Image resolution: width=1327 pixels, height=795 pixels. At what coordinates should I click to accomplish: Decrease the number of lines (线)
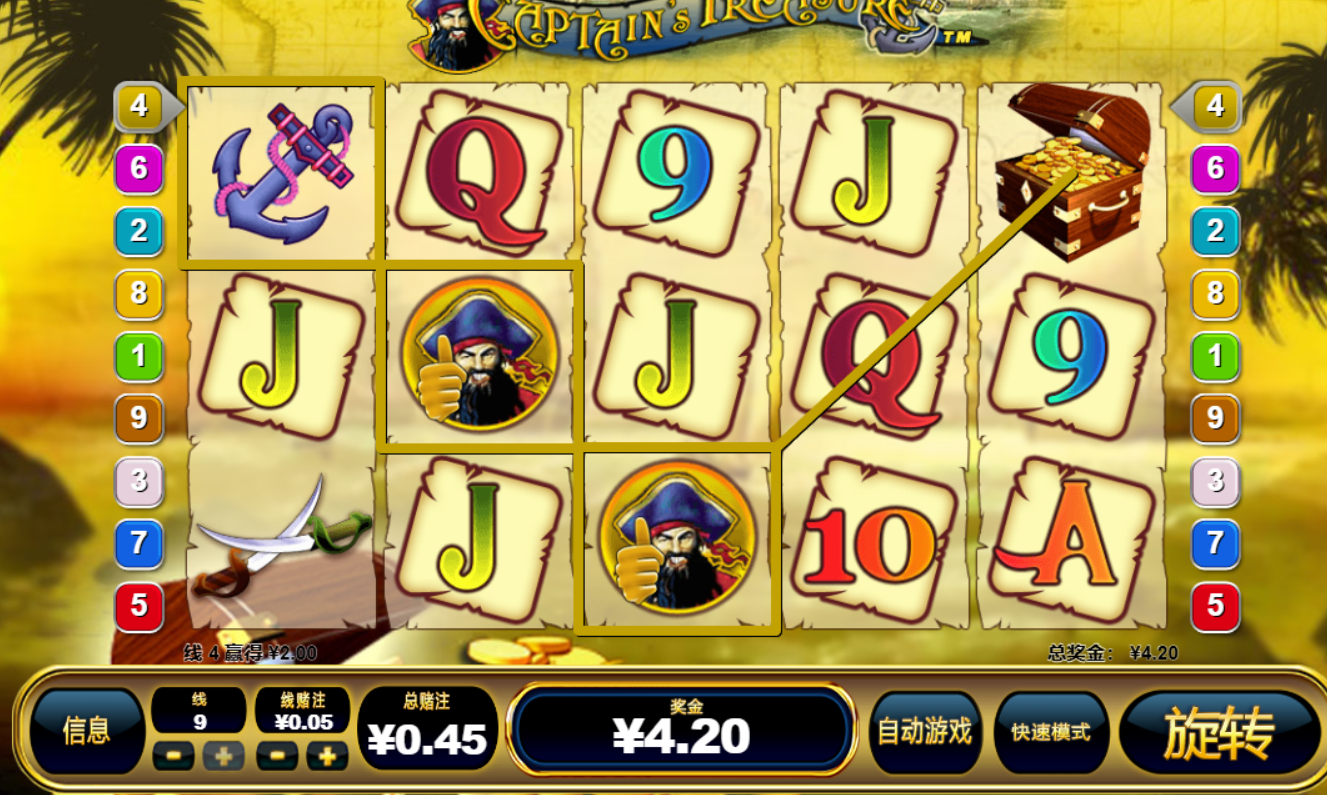coord(173,756)
